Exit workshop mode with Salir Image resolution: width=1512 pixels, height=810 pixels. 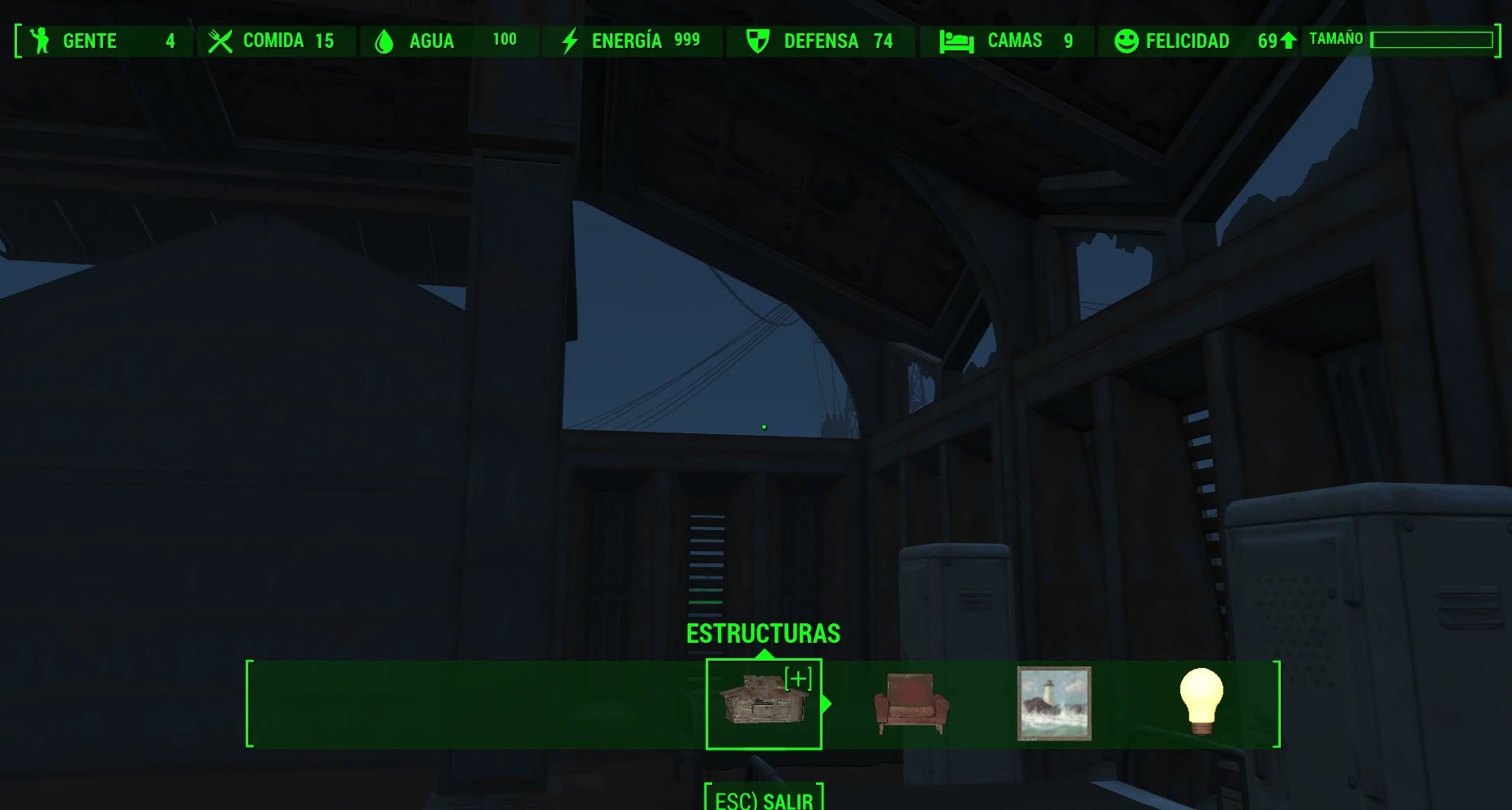point(763,799)
